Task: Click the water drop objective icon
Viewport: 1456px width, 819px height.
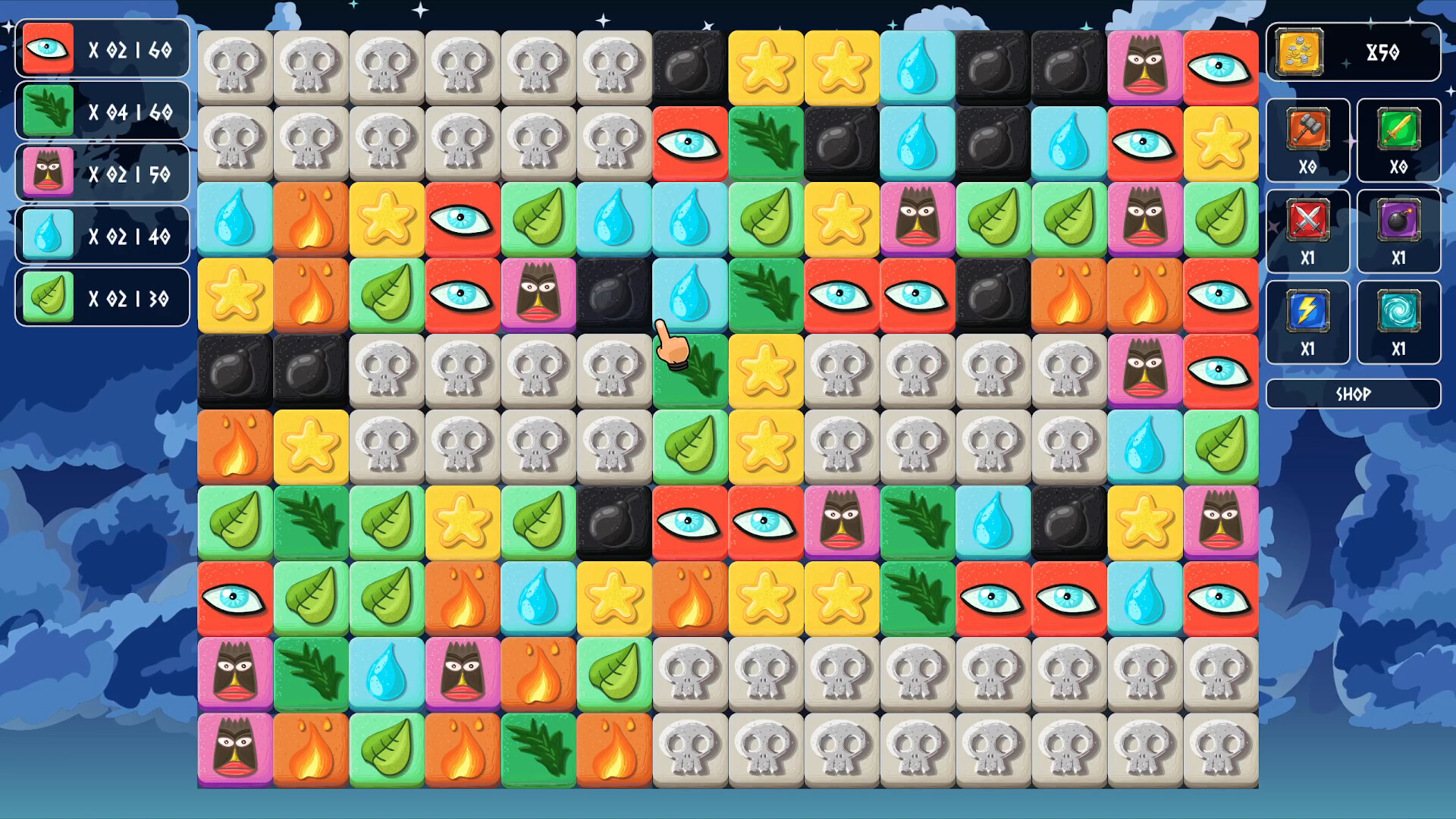Action: [x=47, y=235]
